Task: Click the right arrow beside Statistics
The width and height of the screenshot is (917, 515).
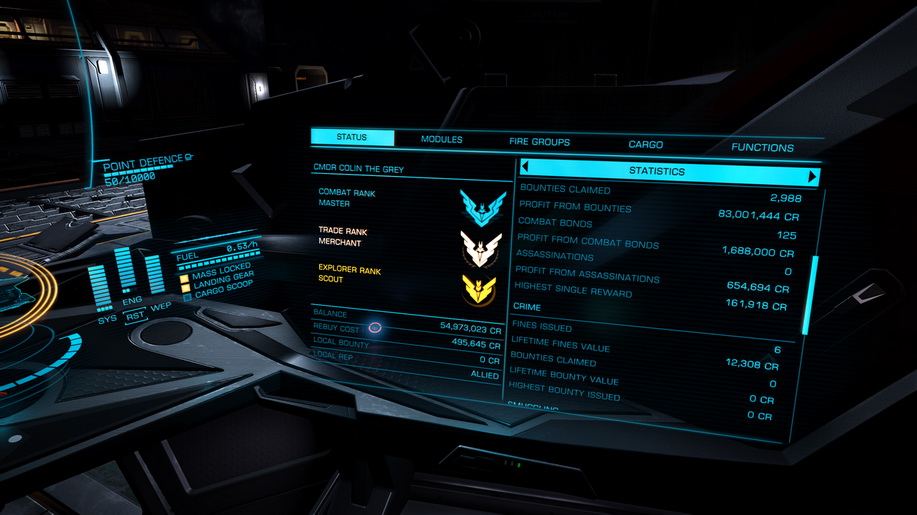Action: tap(813, 177)
